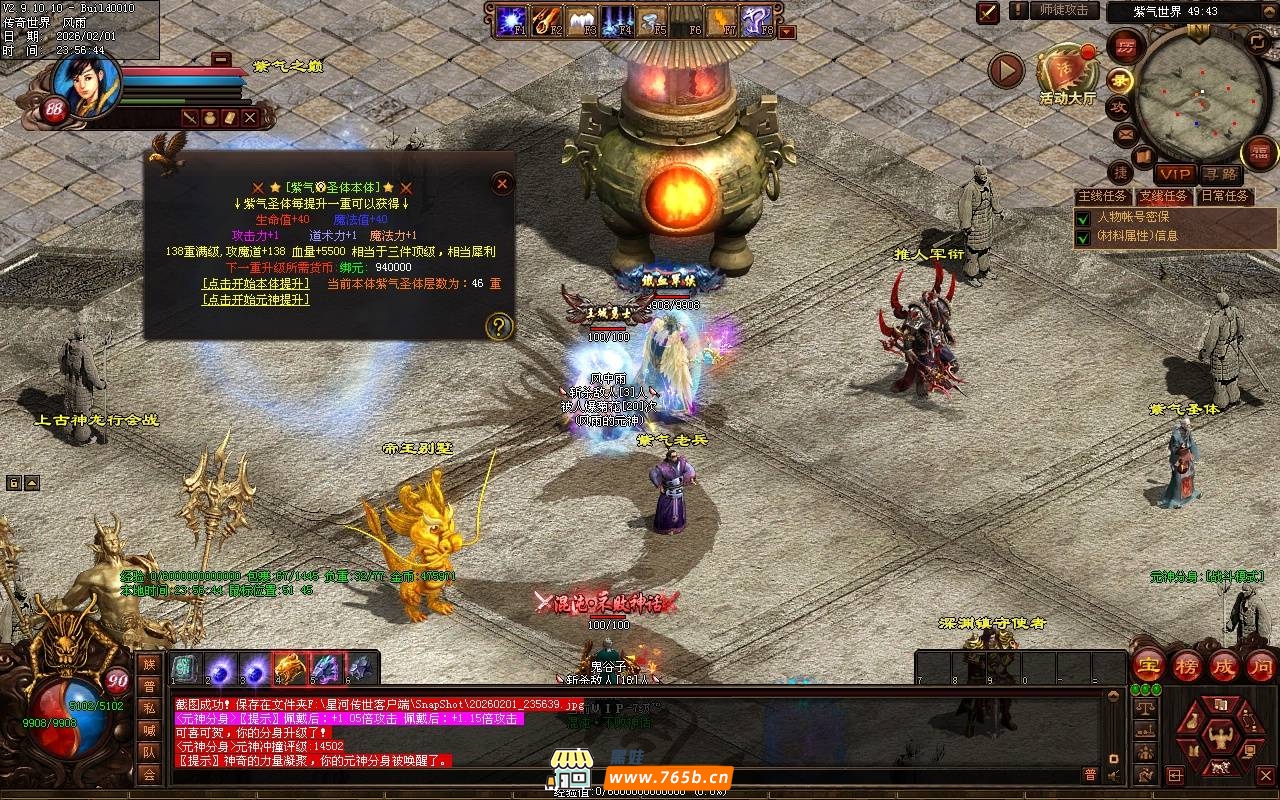Switch to the 支线任务 tab
The image size is (1280, 800).
pyautogui.click(x=1164, y=196)
